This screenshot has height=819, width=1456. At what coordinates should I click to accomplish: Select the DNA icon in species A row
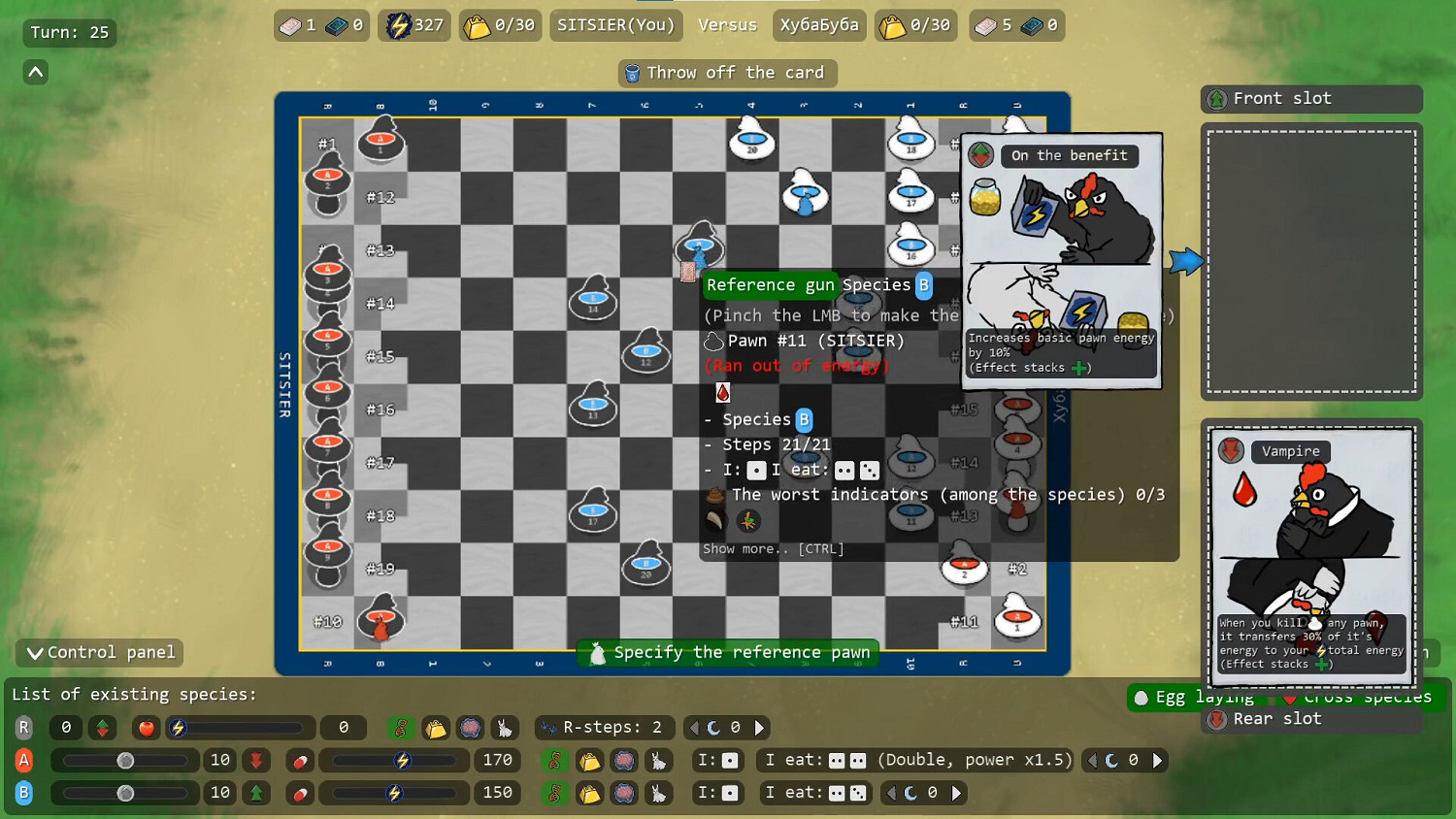pos(555,760)
